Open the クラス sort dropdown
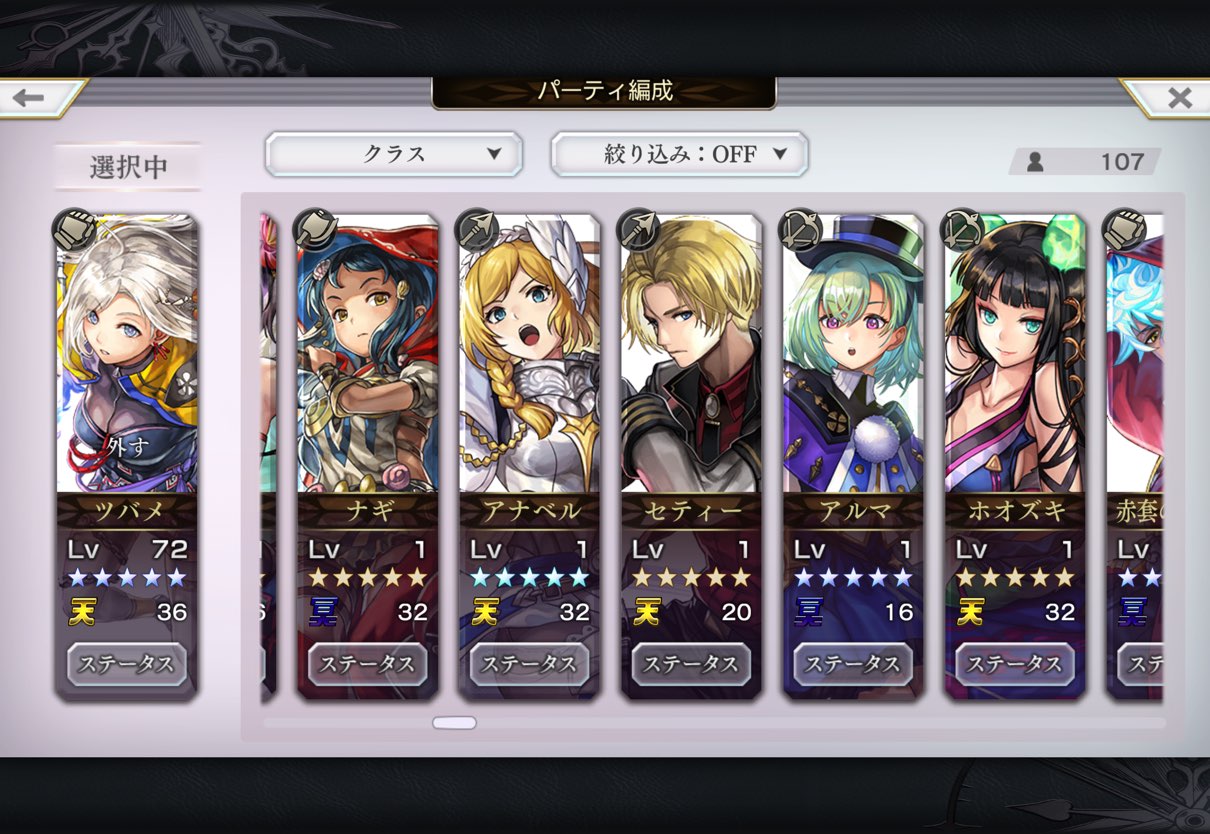The width and height of the screenshot is (1210, 834). pos(393,154)
